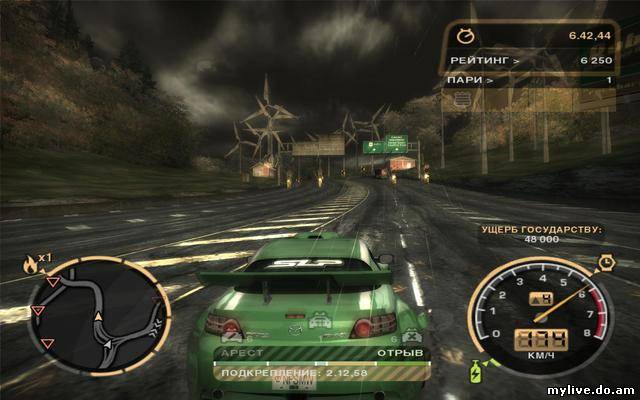Select the police badge icon under ПАРИ
The image size is (640, 400).
pyautogui.click(x=461, y=100)
